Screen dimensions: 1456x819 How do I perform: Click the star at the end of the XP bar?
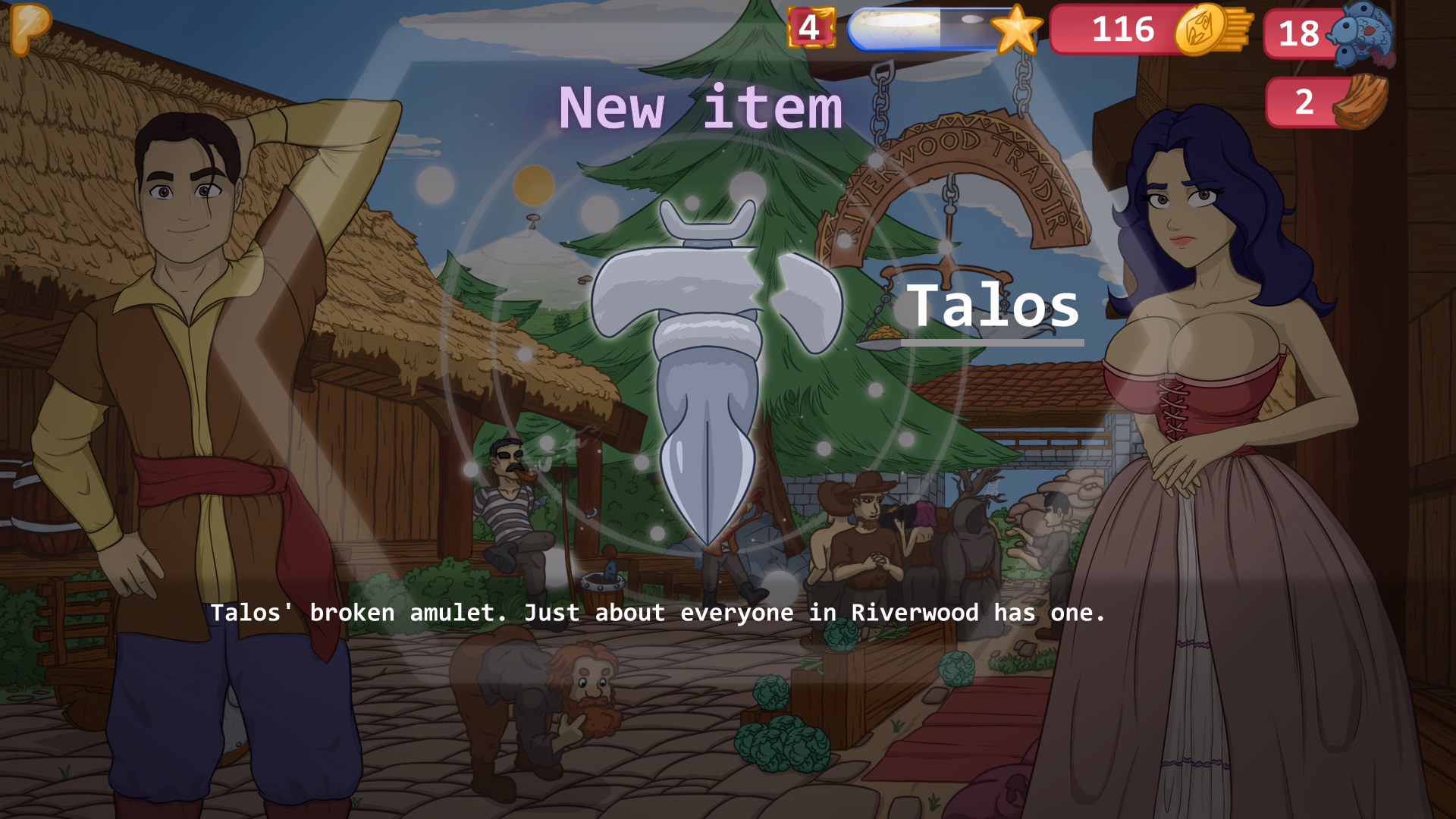pyautogui.click(x=1016, y=30)
